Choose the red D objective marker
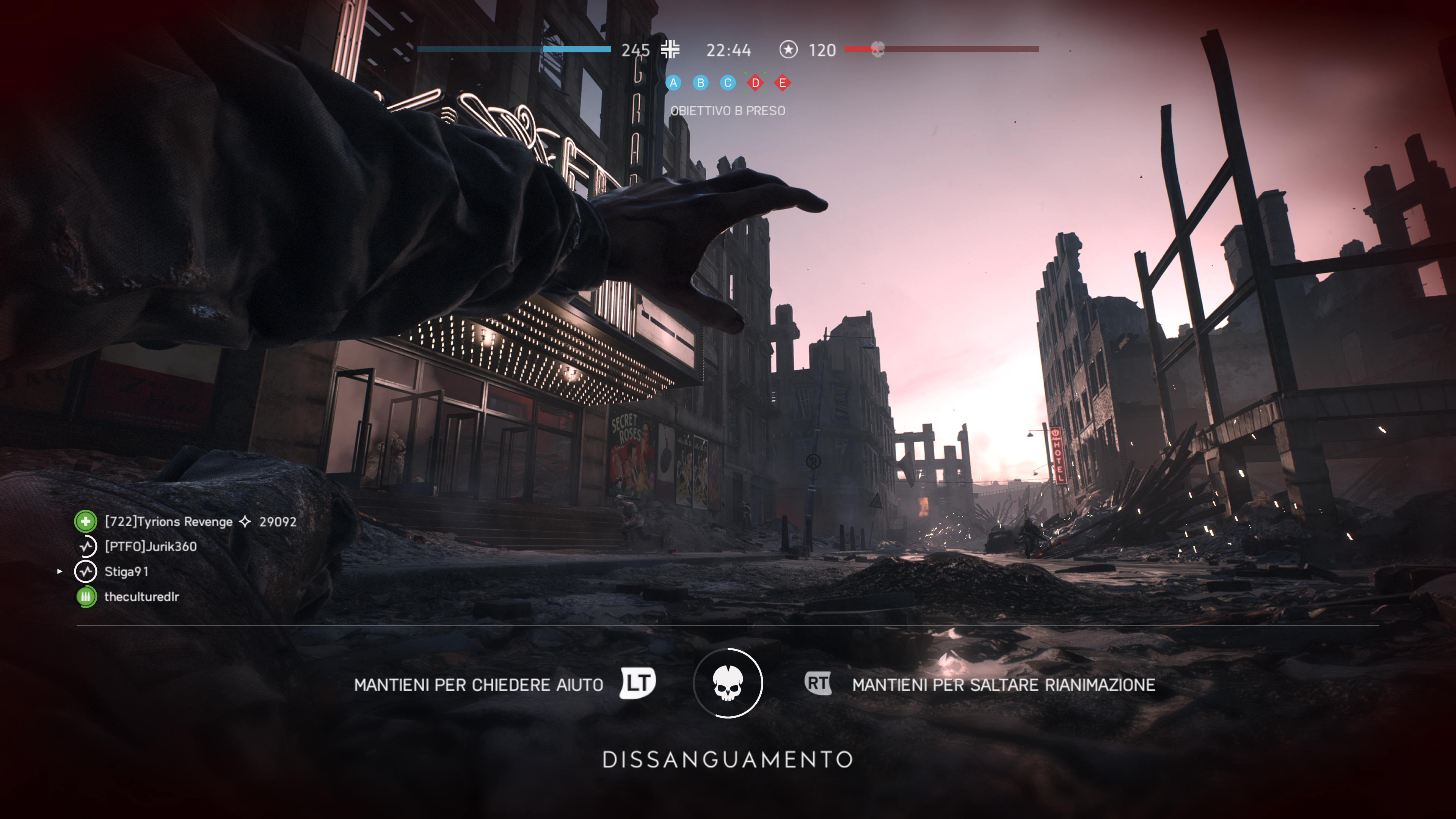1456x819 pixels. click(x=755, y=83)
